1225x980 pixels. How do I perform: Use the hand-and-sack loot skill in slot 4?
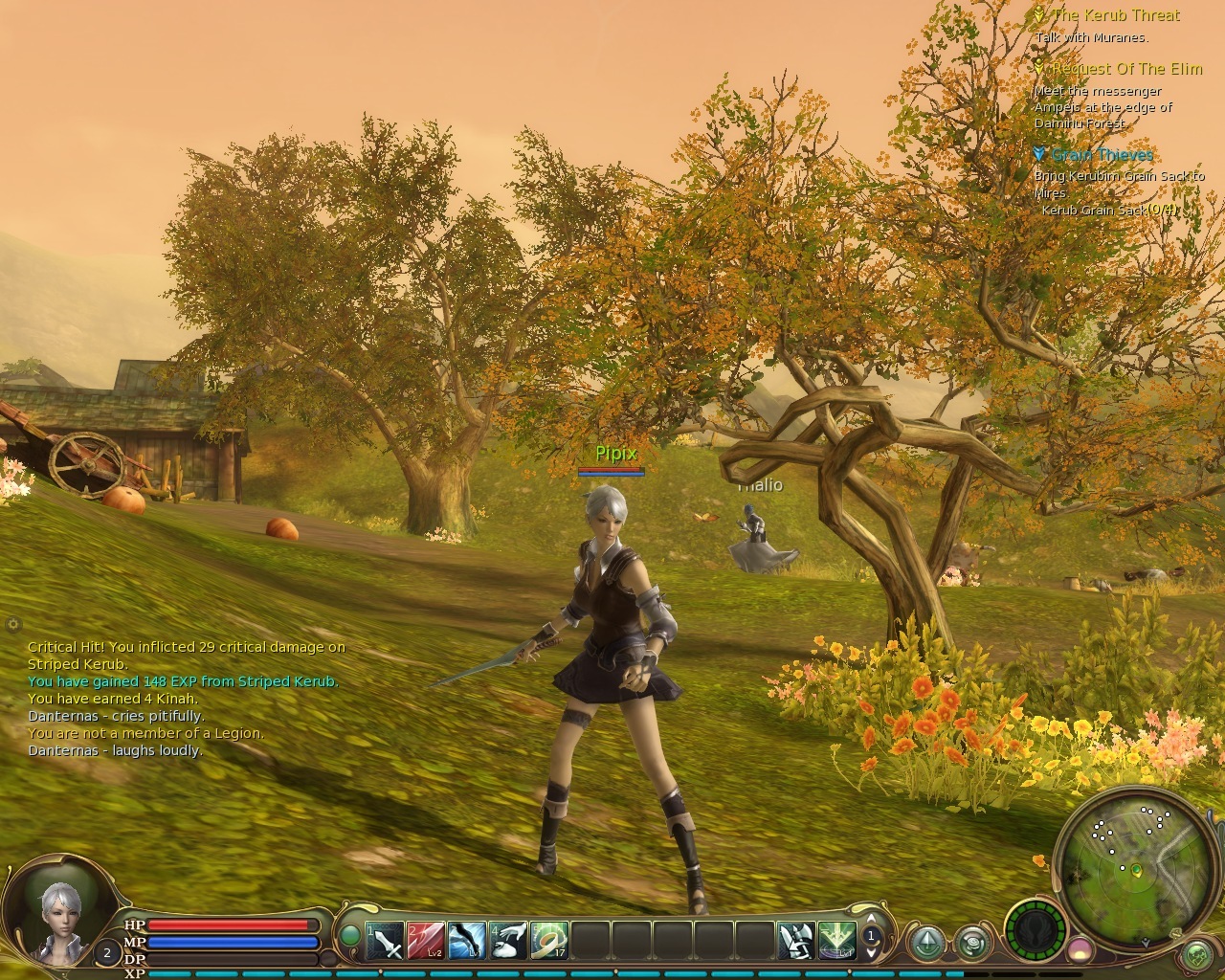508,941
